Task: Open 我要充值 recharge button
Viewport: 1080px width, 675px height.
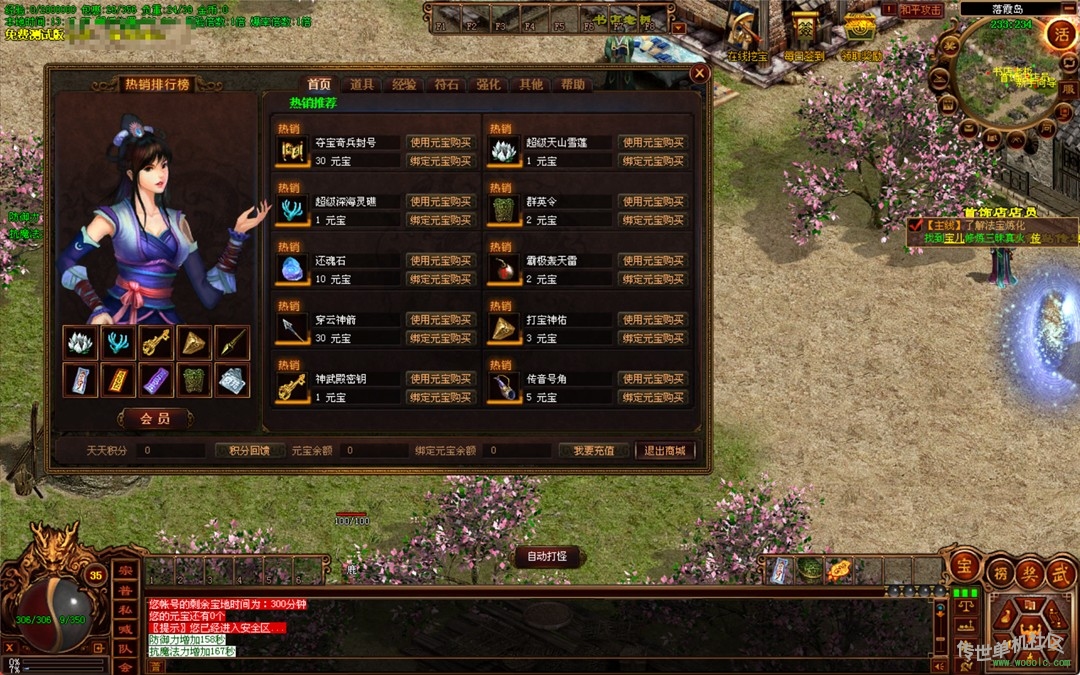Action: [593, 451]
